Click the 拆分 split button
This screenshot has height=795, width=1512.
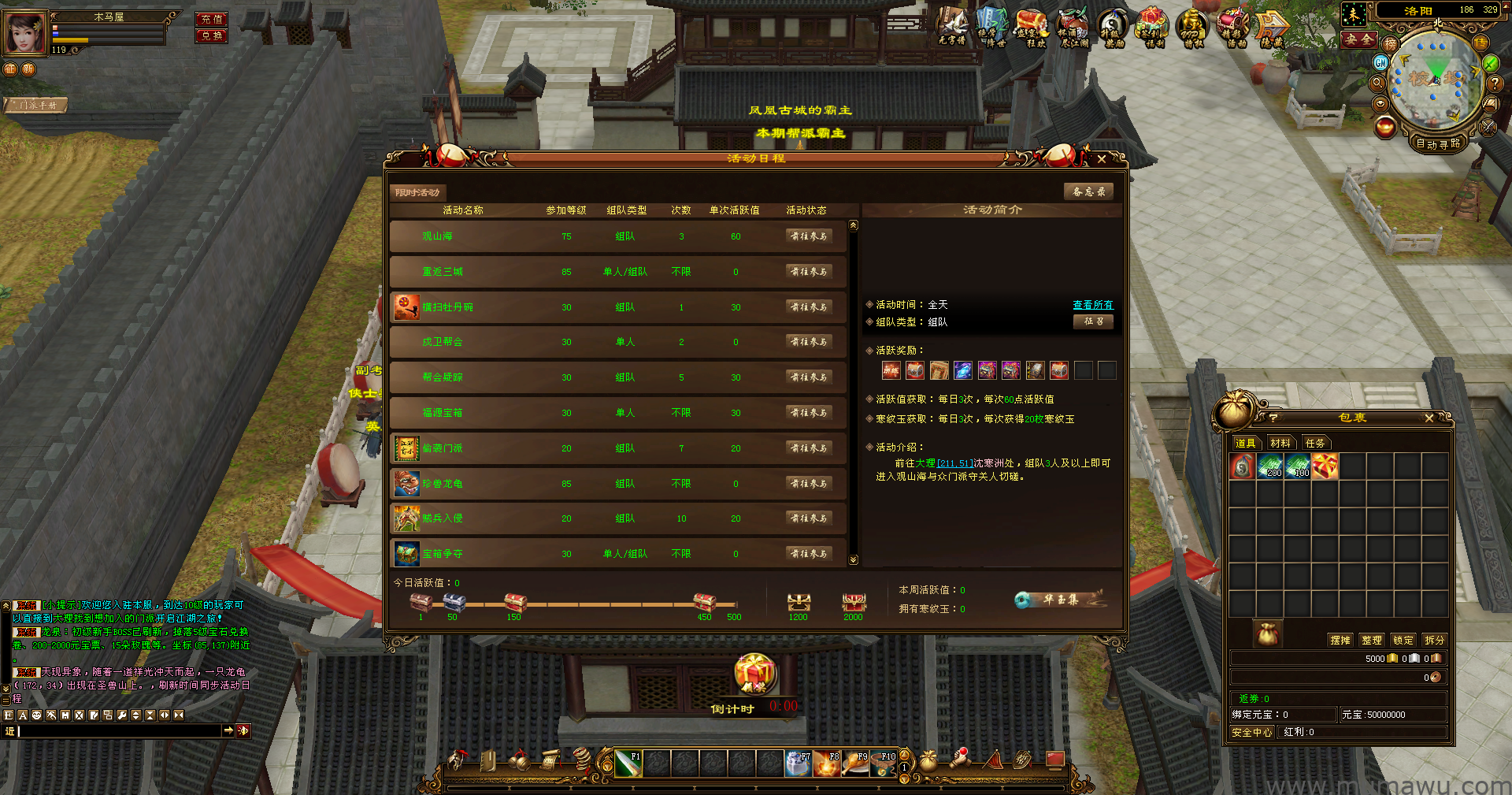coord(1434,640)
